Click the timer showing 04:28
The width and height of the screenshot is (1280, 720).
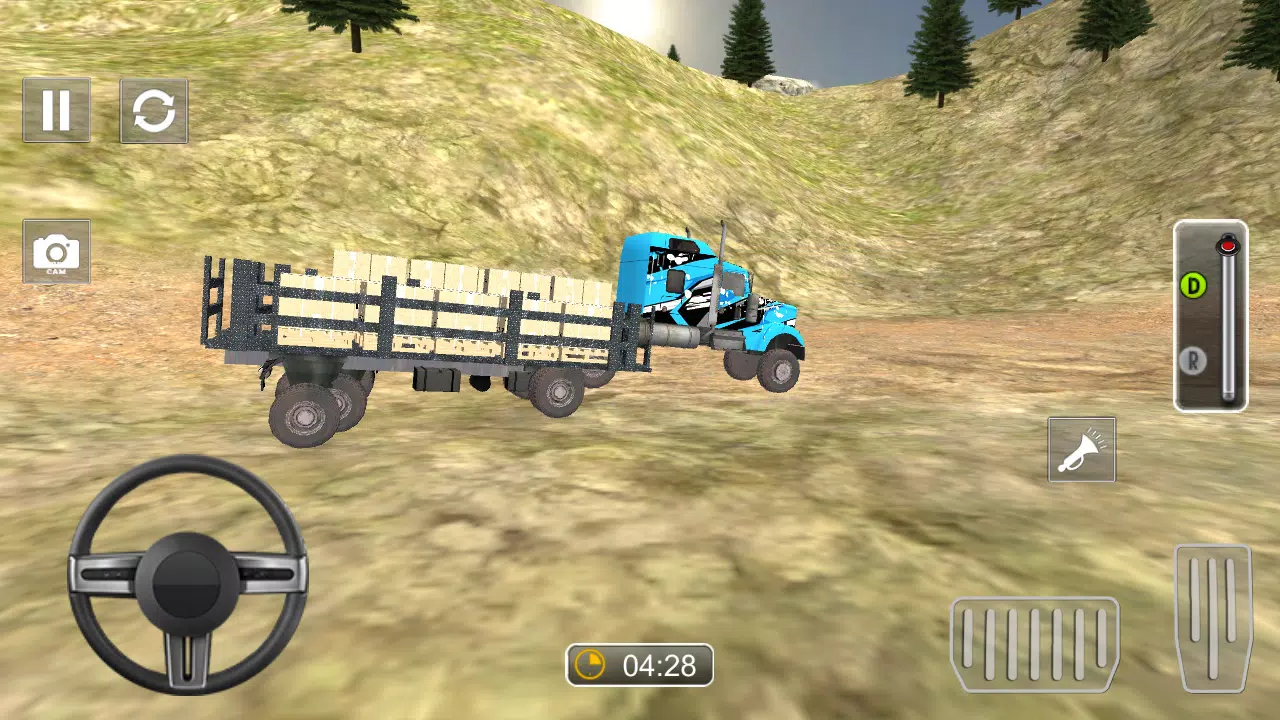[638, 664]
